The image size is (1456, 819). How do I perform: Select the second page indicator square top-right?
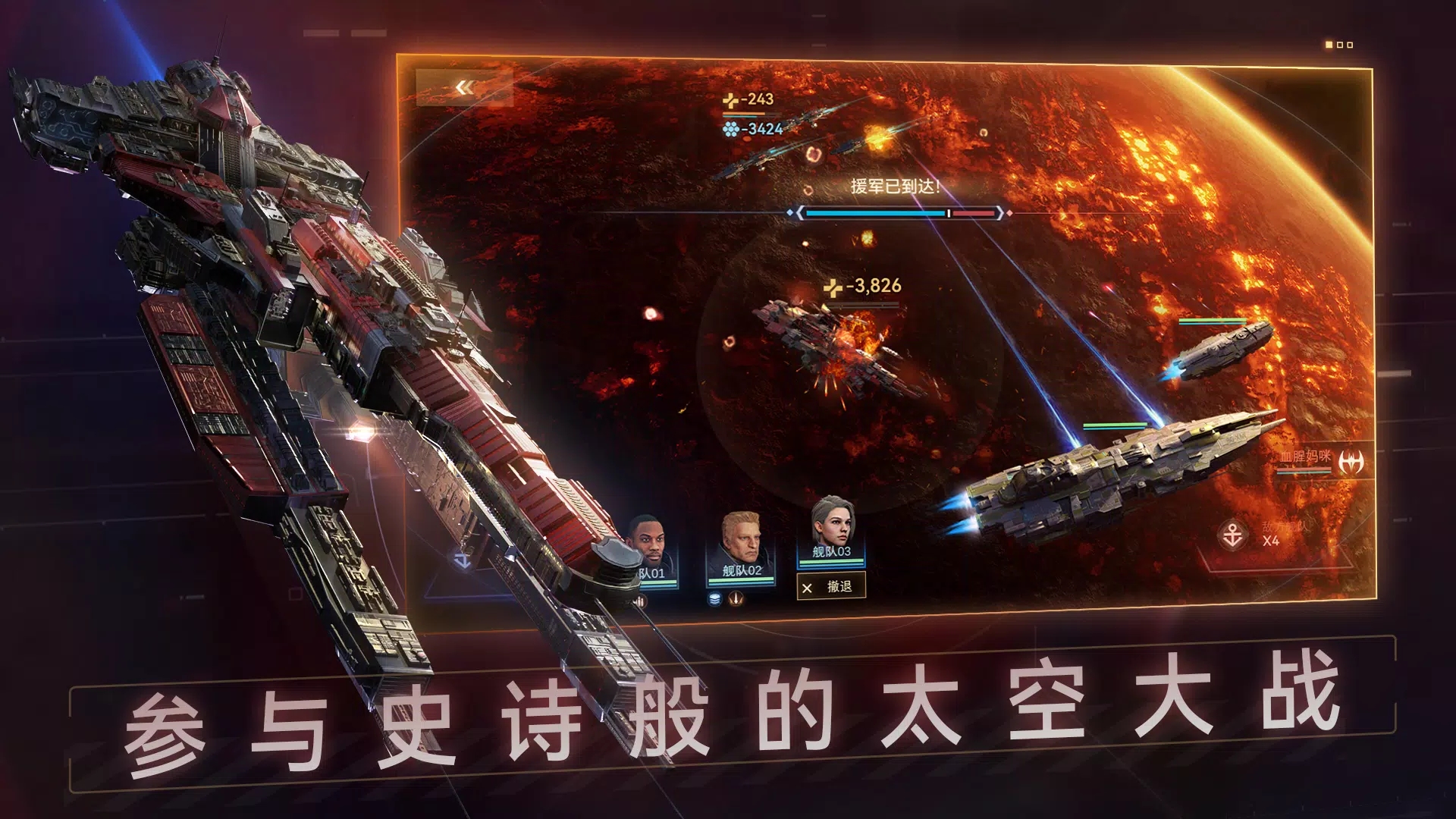click(1340, 45)
